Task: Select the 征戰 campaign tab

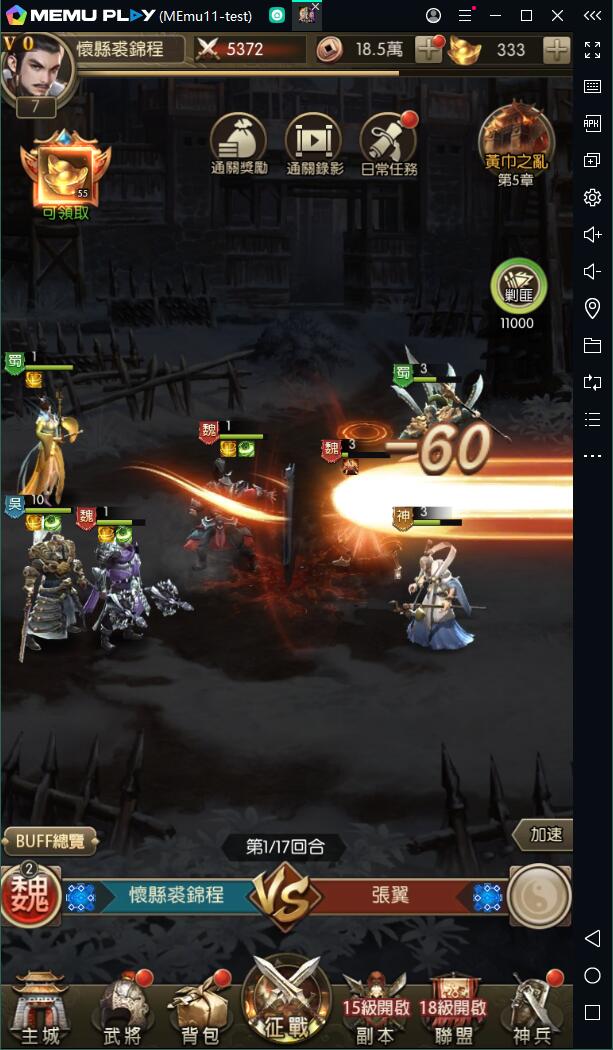Action: point(286,1000)
